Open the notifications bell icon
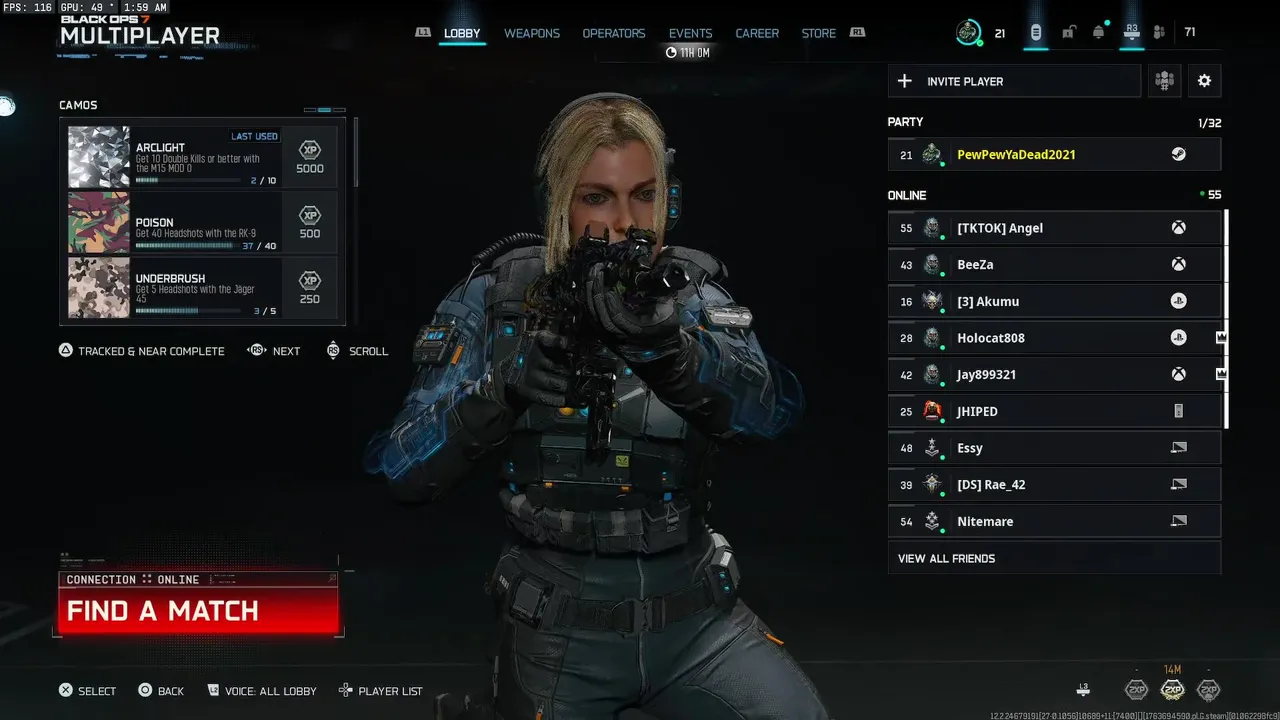This screenshot has width=1280, height=720. pos(1098,33)
